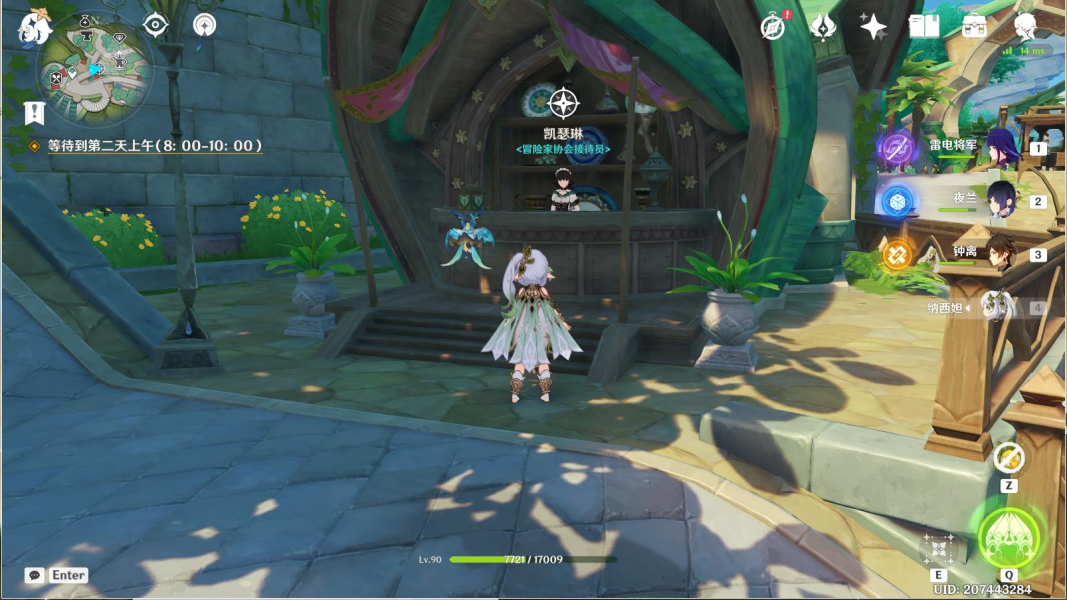Select the tracked quest objective text
Screen dimensions: 1067x600
pos(155,146)
